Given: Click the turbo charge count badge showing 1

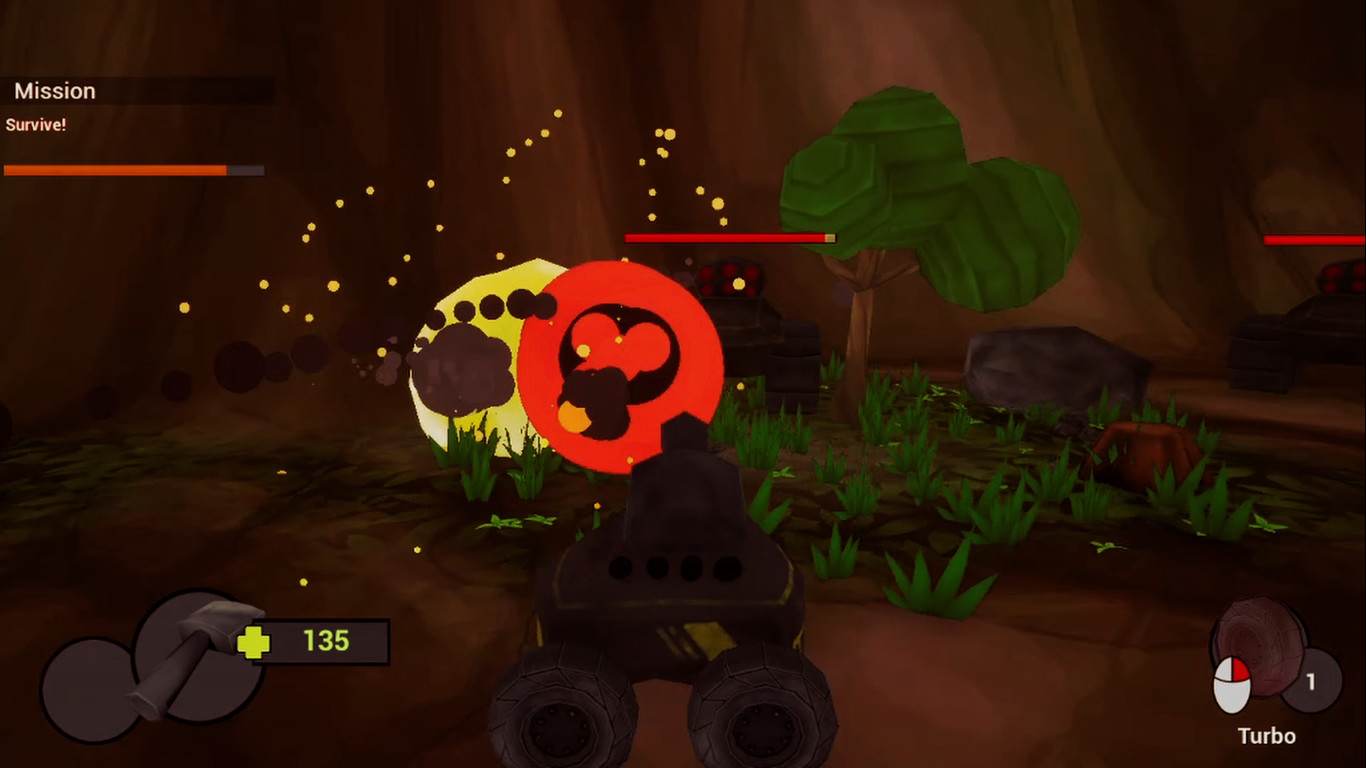Looking at the screenshot, I should (x=1313, y=682).
